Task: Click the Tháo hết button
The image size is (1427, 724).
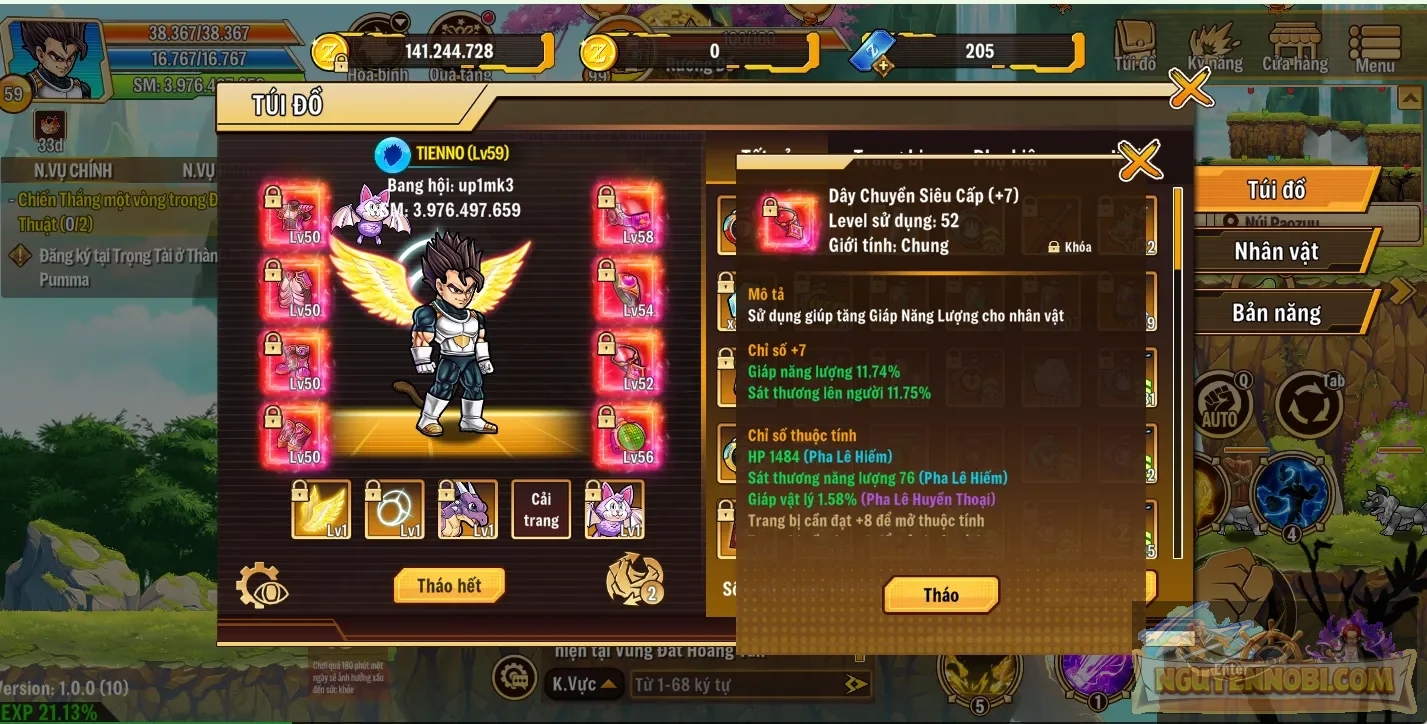Action: click(x=448, y=586)
